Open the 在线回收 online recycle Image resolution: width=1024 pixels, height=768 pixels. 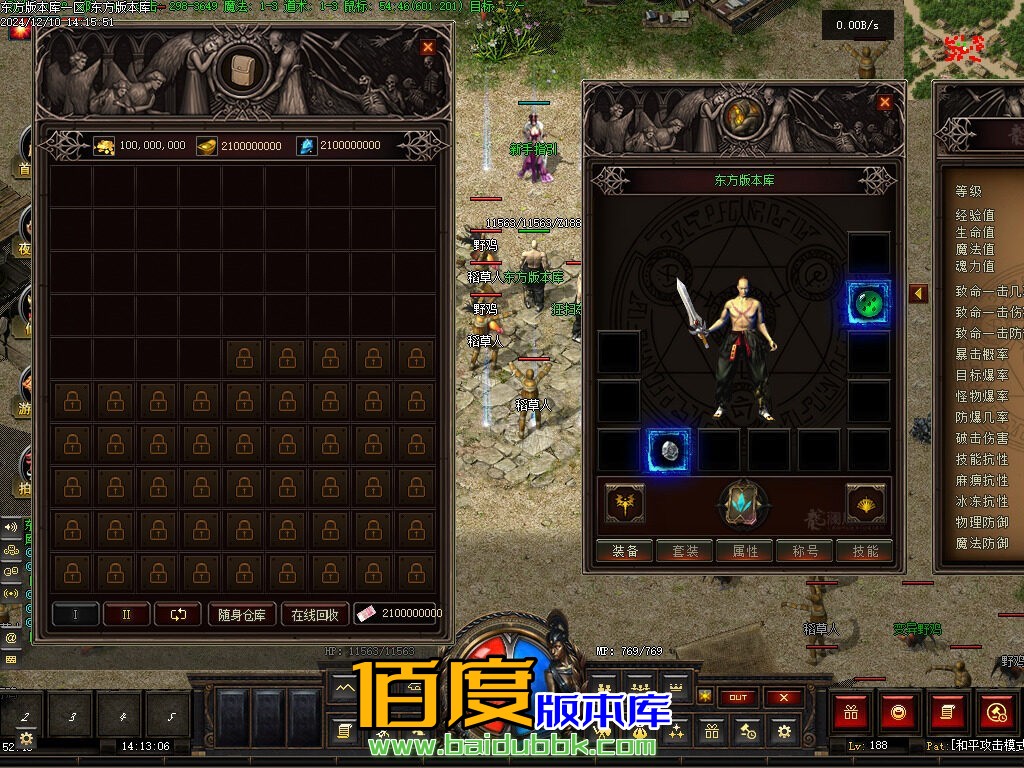click(x=315, y=614)
